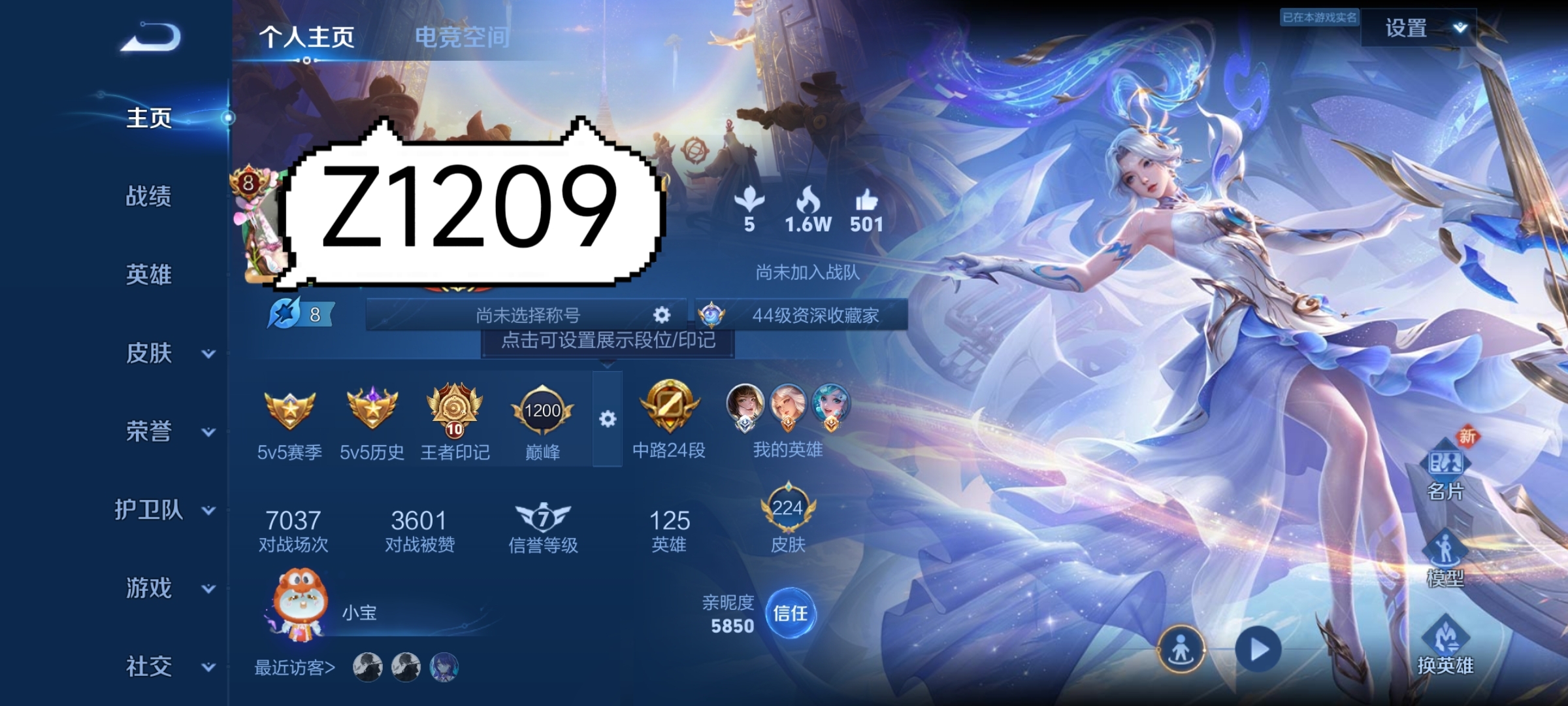Click the 最近访客 visitors link
Screen dimensions: 1568x706
point(293,668)
